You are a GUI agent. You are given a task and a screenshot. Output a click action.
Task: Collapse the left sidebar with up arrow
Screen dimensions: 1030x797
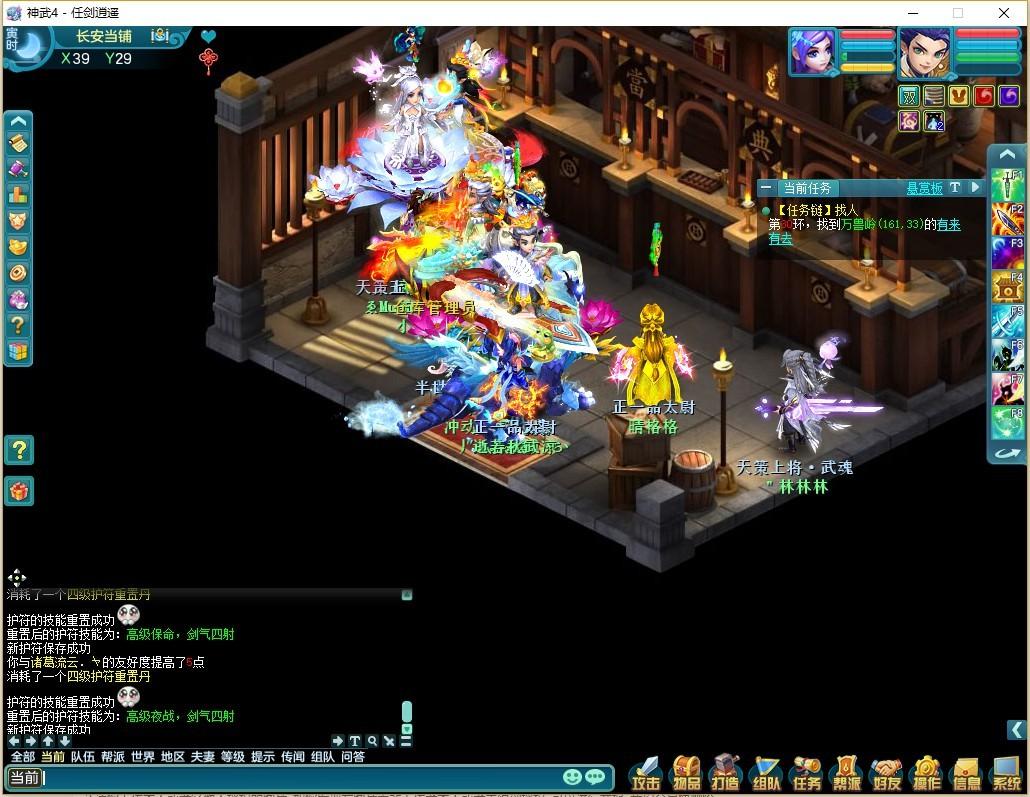(x=19, y=121)
